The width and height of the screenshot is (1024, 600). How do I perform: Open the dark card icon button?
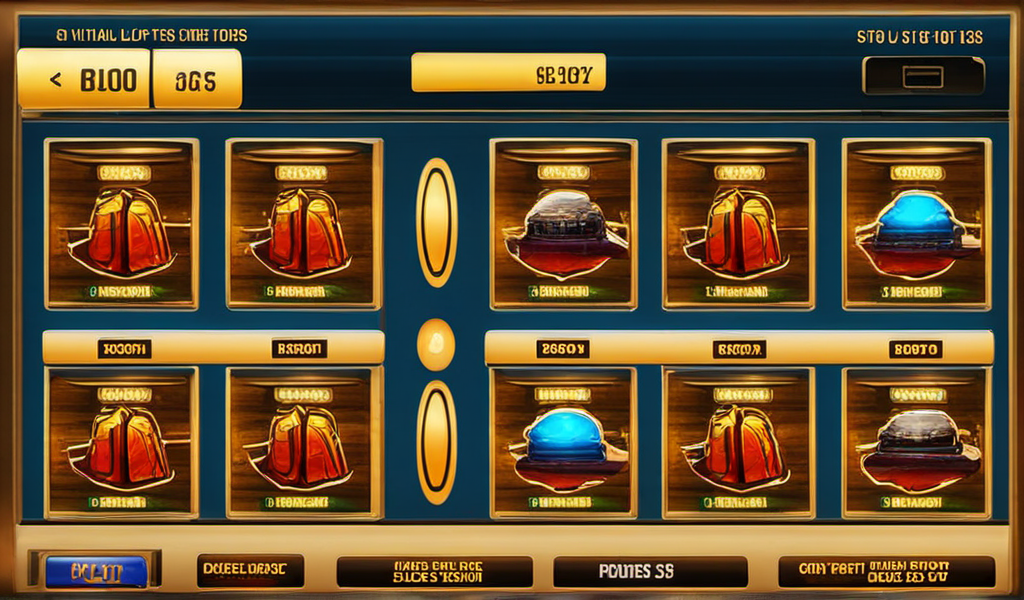click(923, 76)
